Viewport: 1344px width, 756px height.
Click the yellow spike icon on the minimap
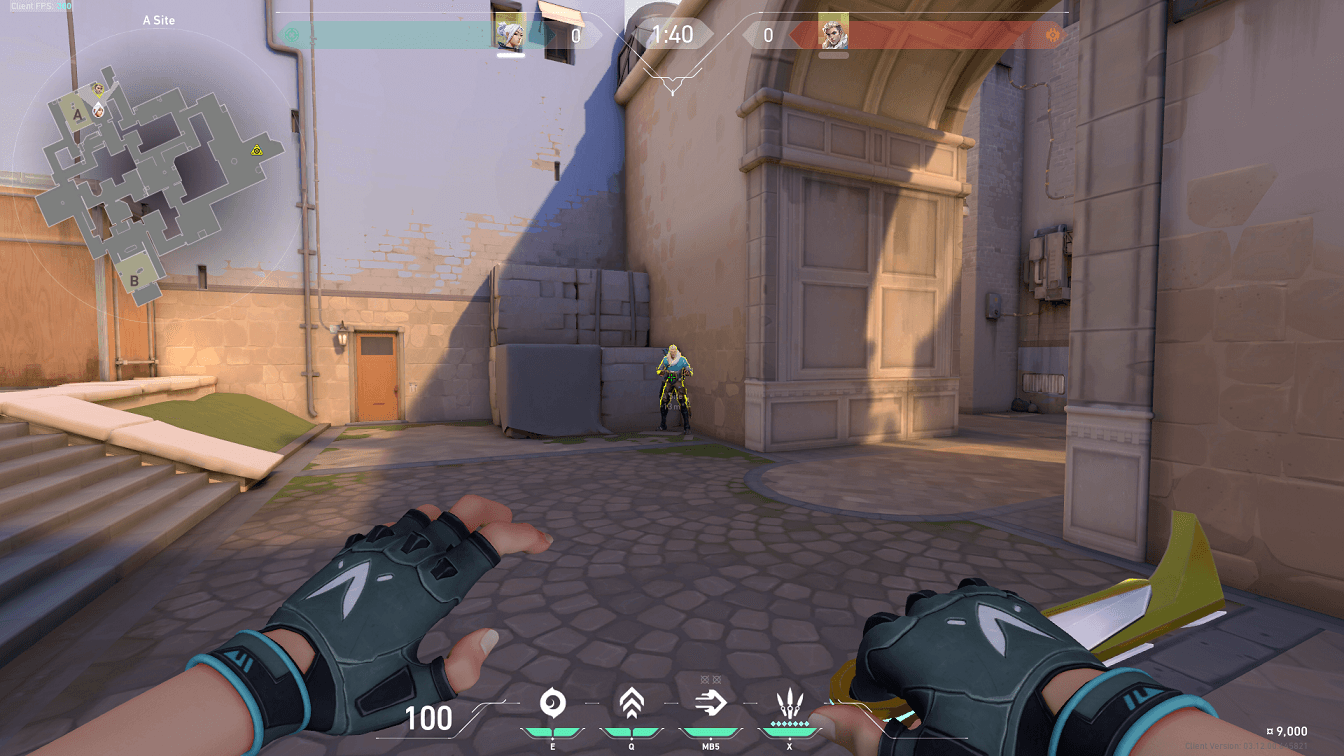[257, 150]
